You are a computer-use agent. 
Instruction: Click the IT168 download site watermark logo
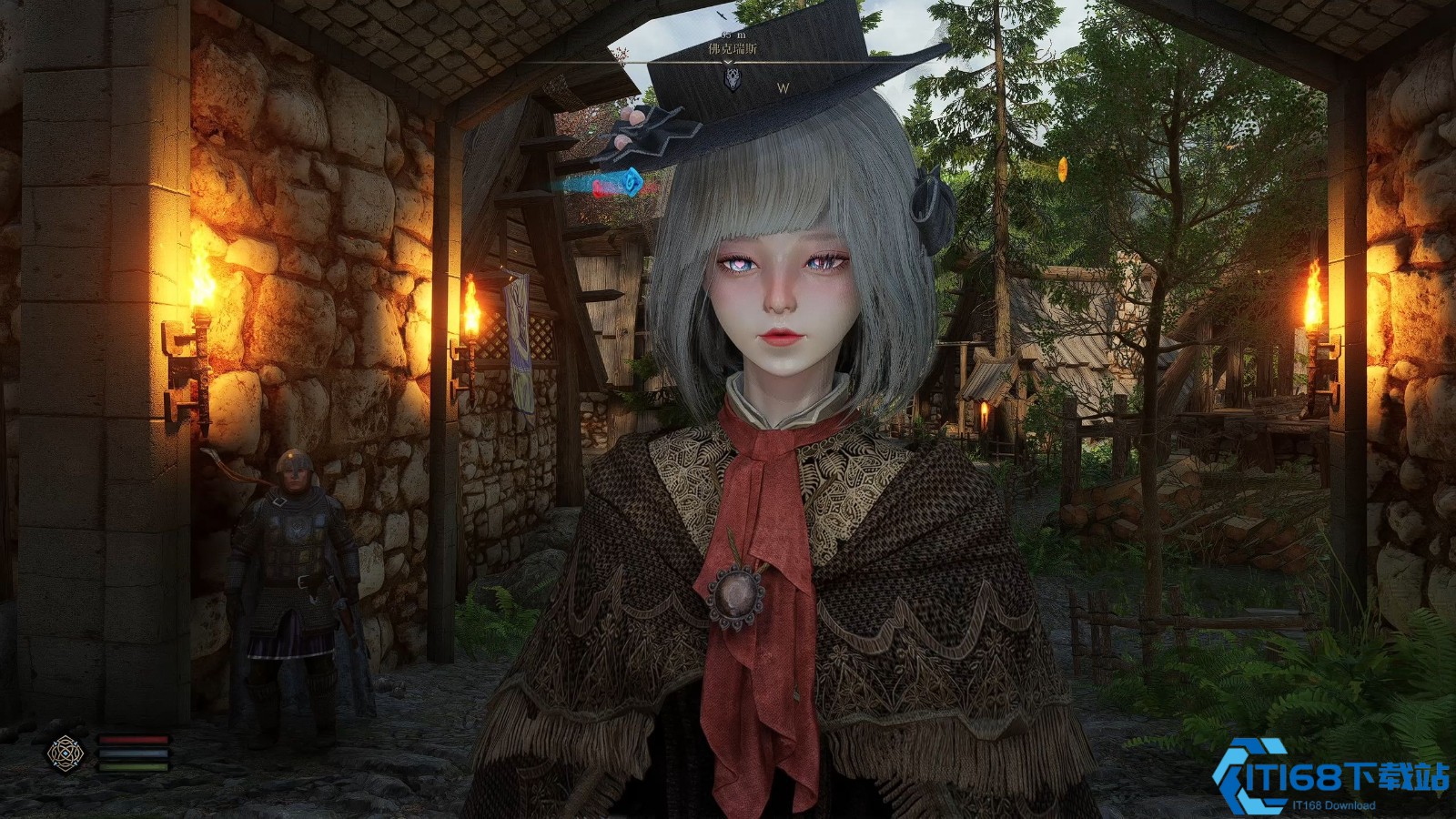point(1330,776)
